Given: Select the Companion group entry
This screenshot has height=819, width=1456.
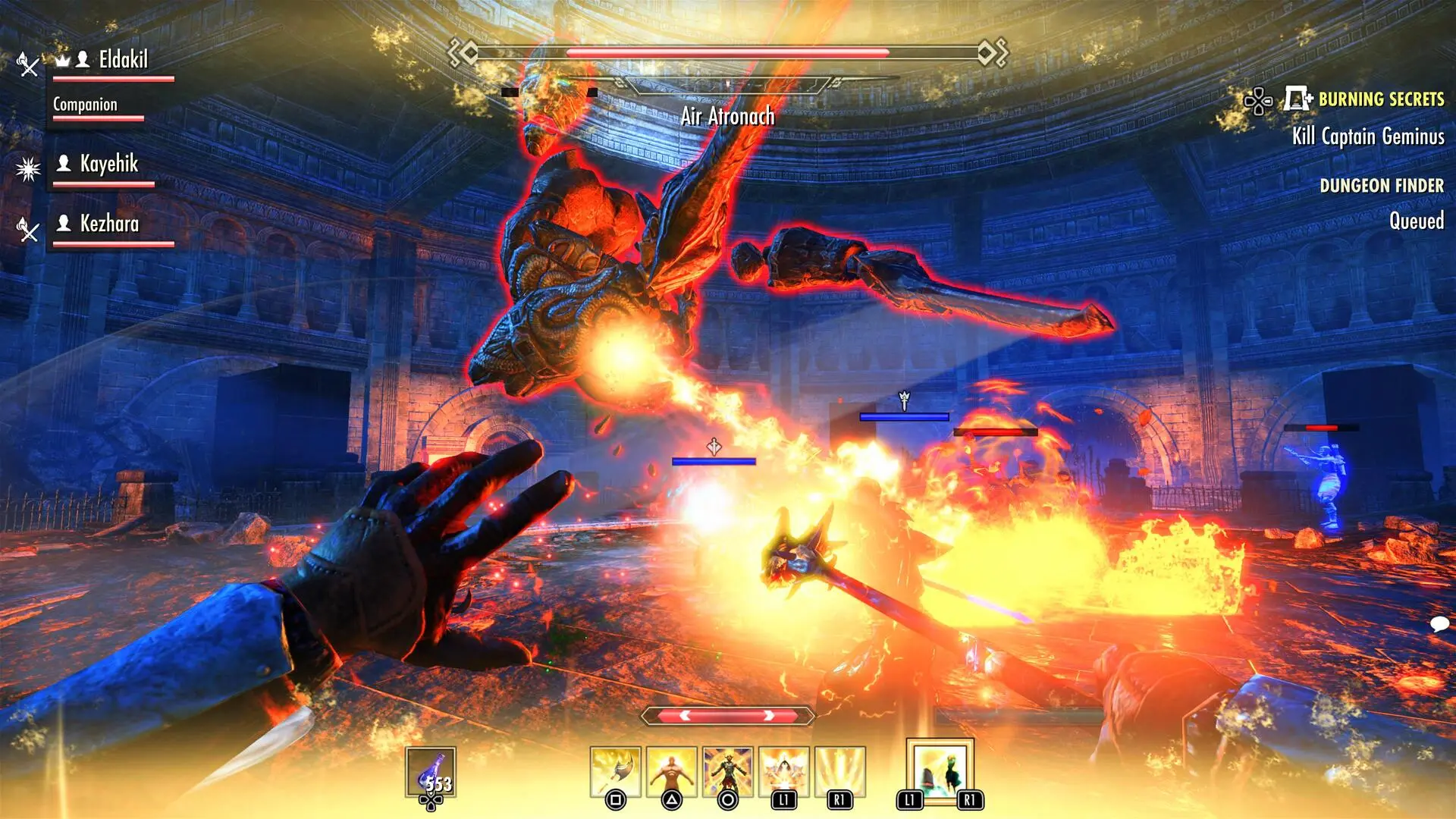Looking at the screenshot, I should coord(85,105).
